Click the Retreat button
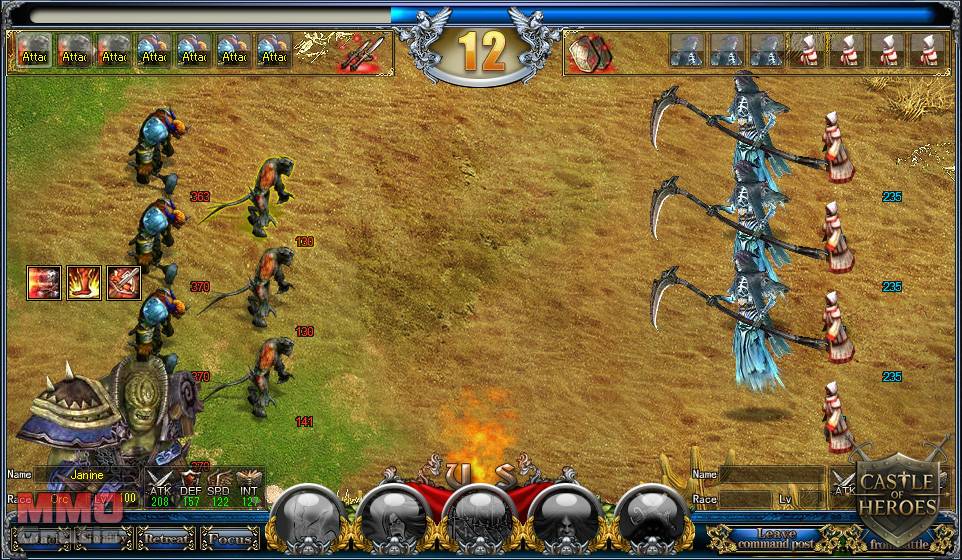The width and height of the screenshot is (962, 560). [166, 540]
